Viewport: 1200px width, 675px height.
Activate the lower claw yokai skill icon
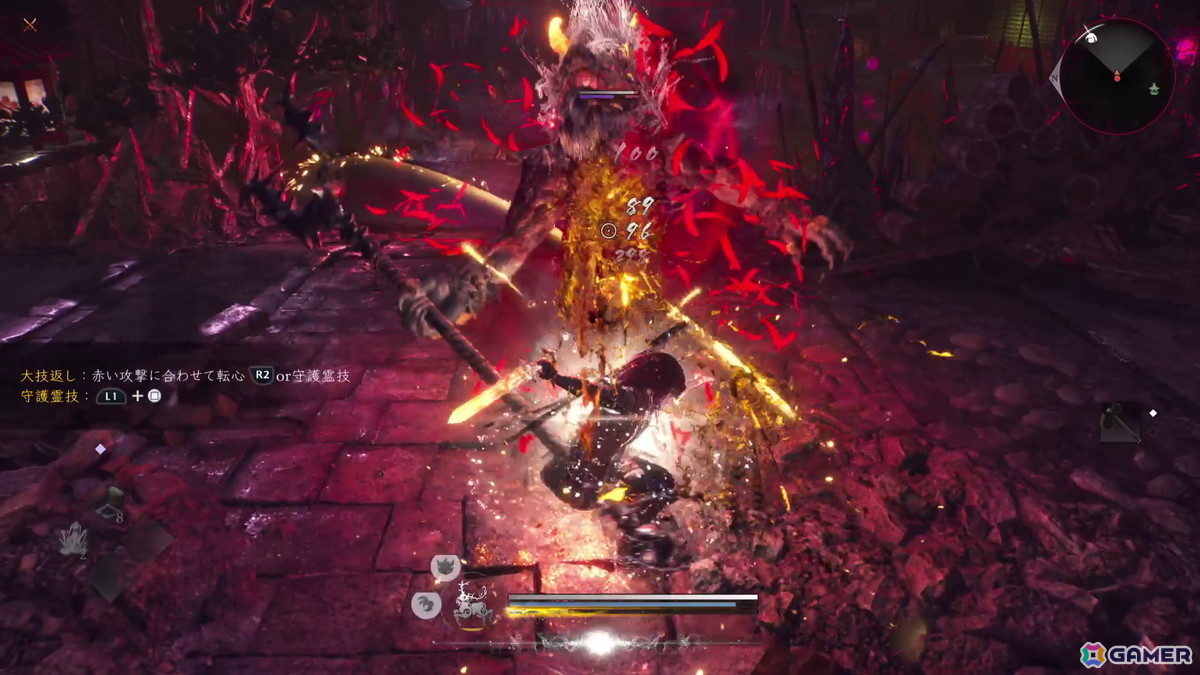click(426, 604)
